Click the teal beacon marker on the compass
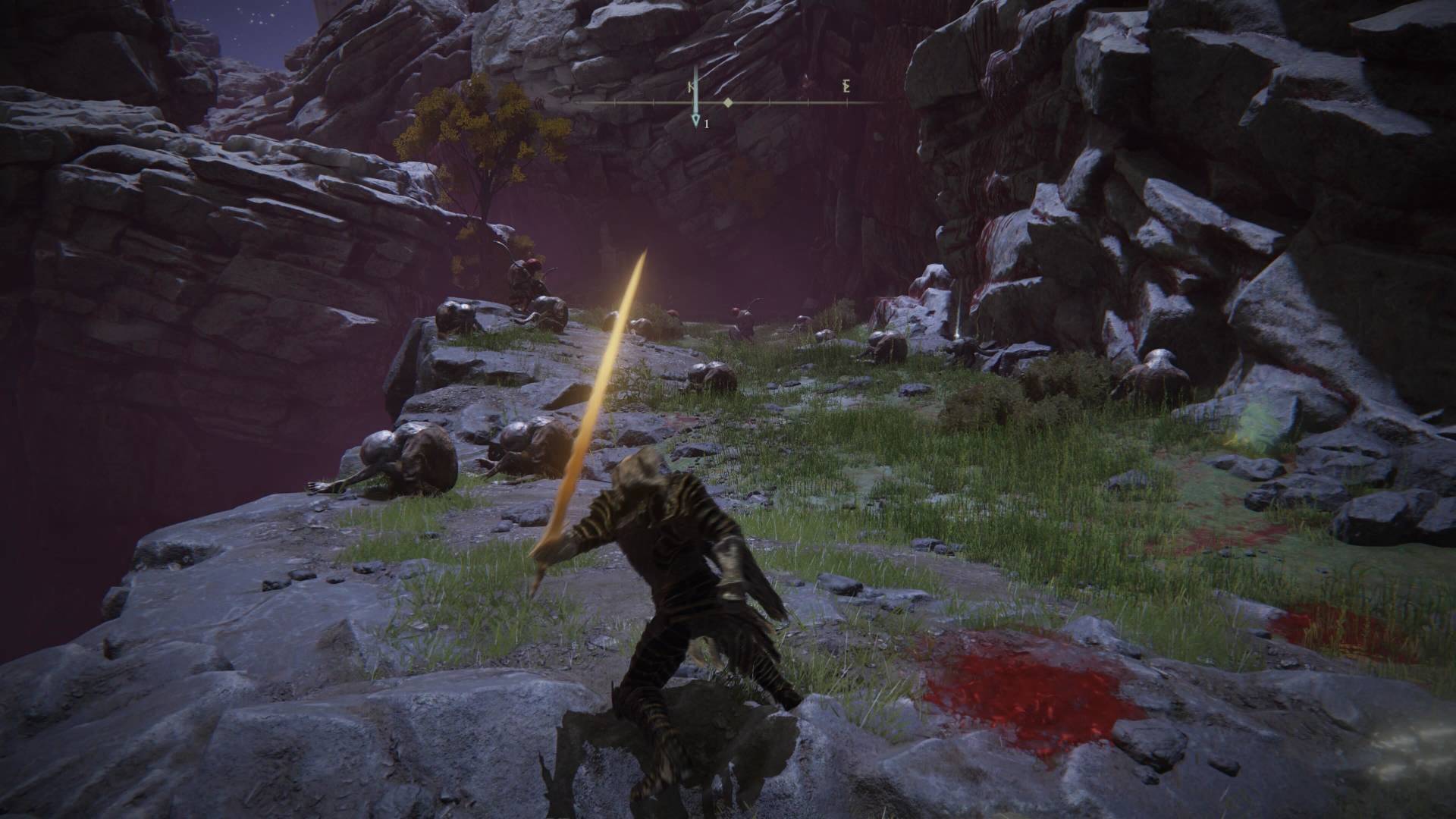This screenshot has height=819, width=1456. [695, 120]
